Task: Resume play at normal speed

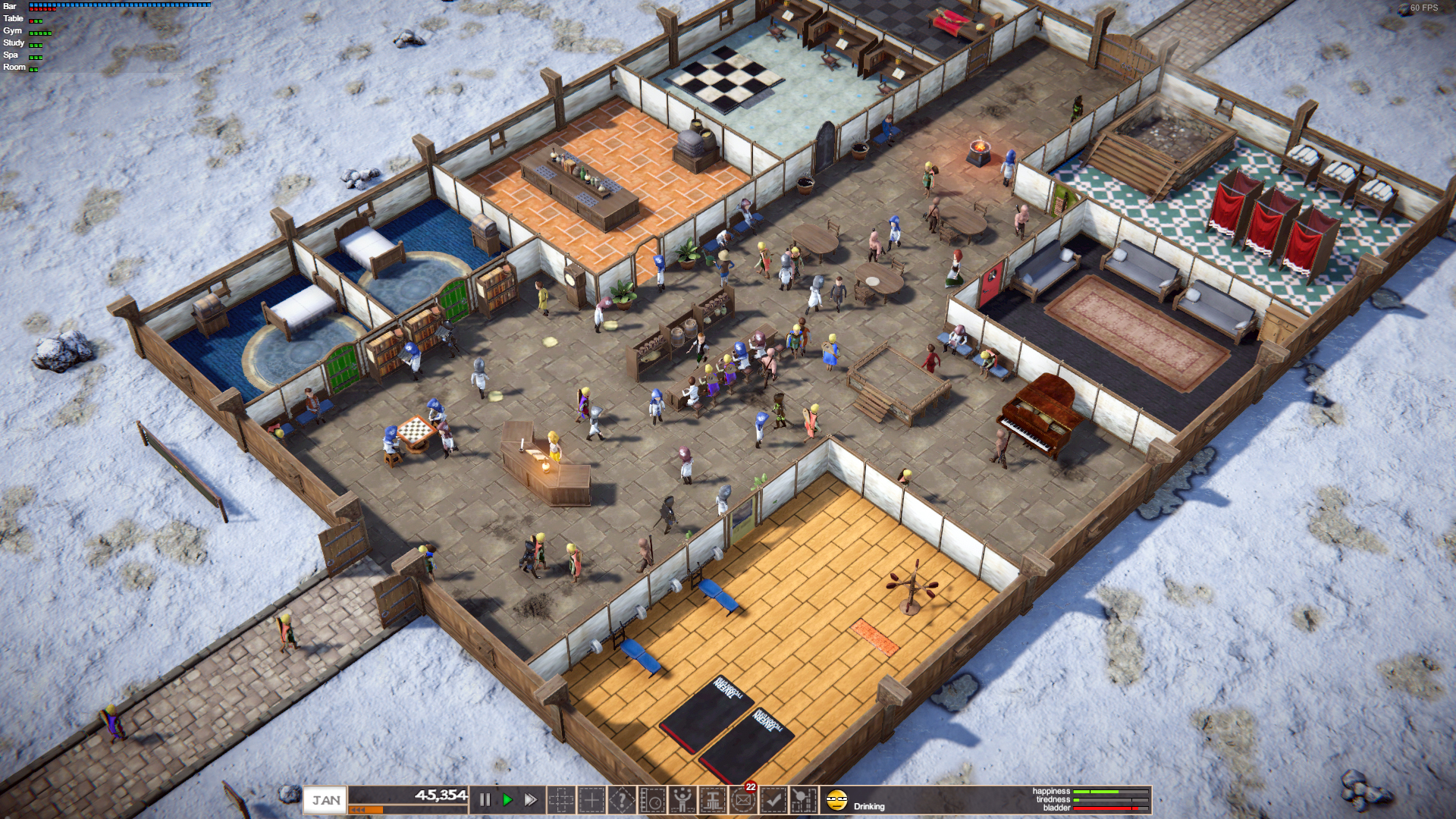Action: click(507, 800)
